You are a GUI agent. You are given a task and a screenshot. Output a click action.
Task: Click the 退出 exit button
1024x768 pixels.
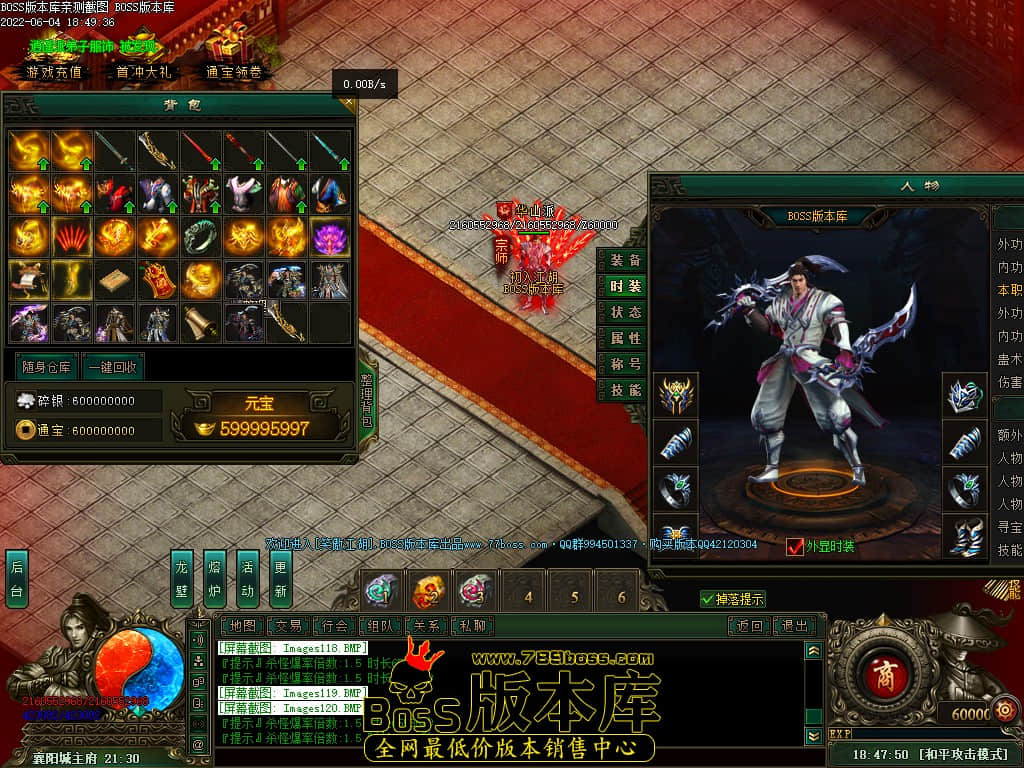[794, 626]
